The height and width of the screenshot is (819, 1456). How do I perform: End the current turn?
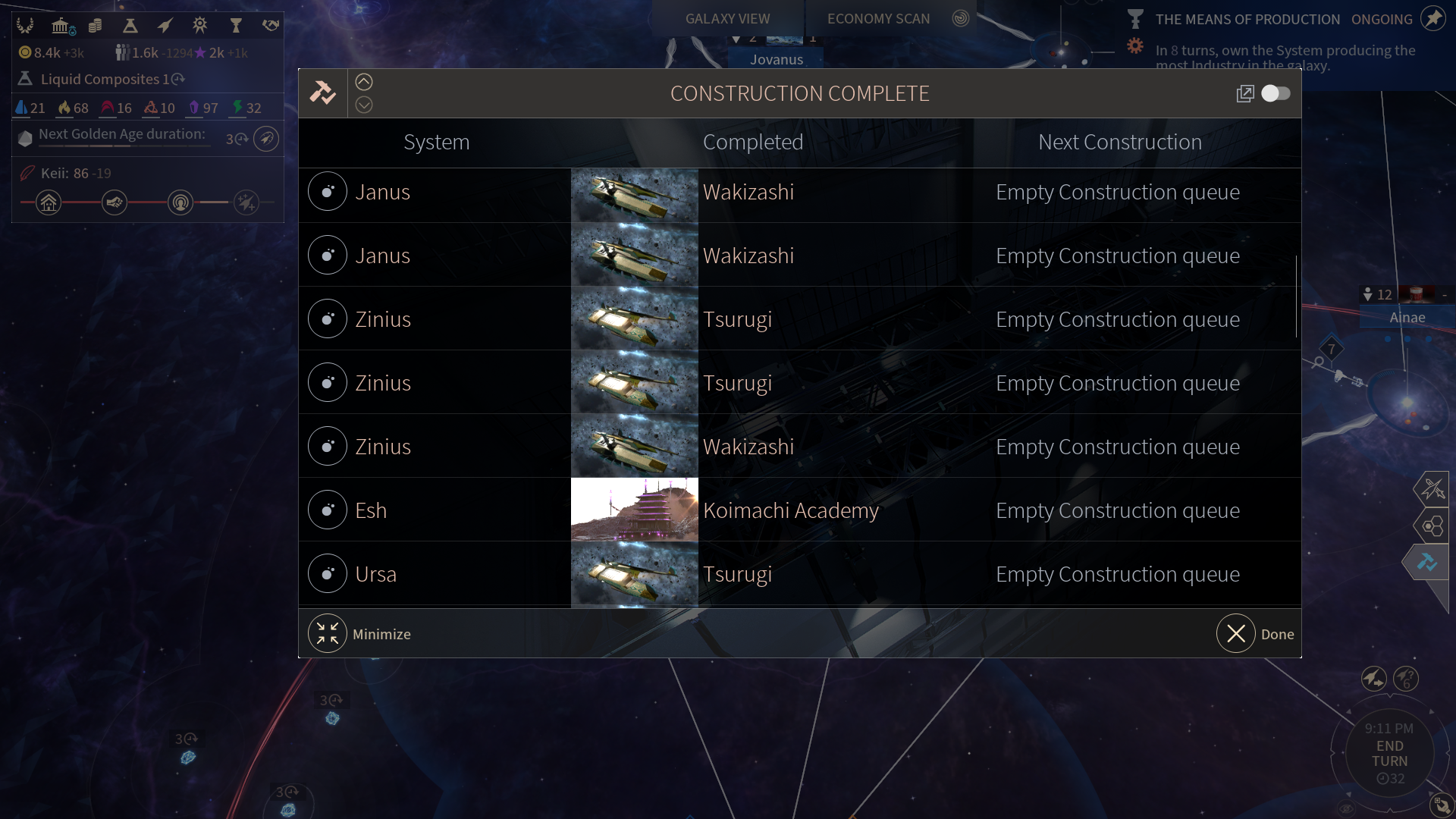[x=1389, y=754]
